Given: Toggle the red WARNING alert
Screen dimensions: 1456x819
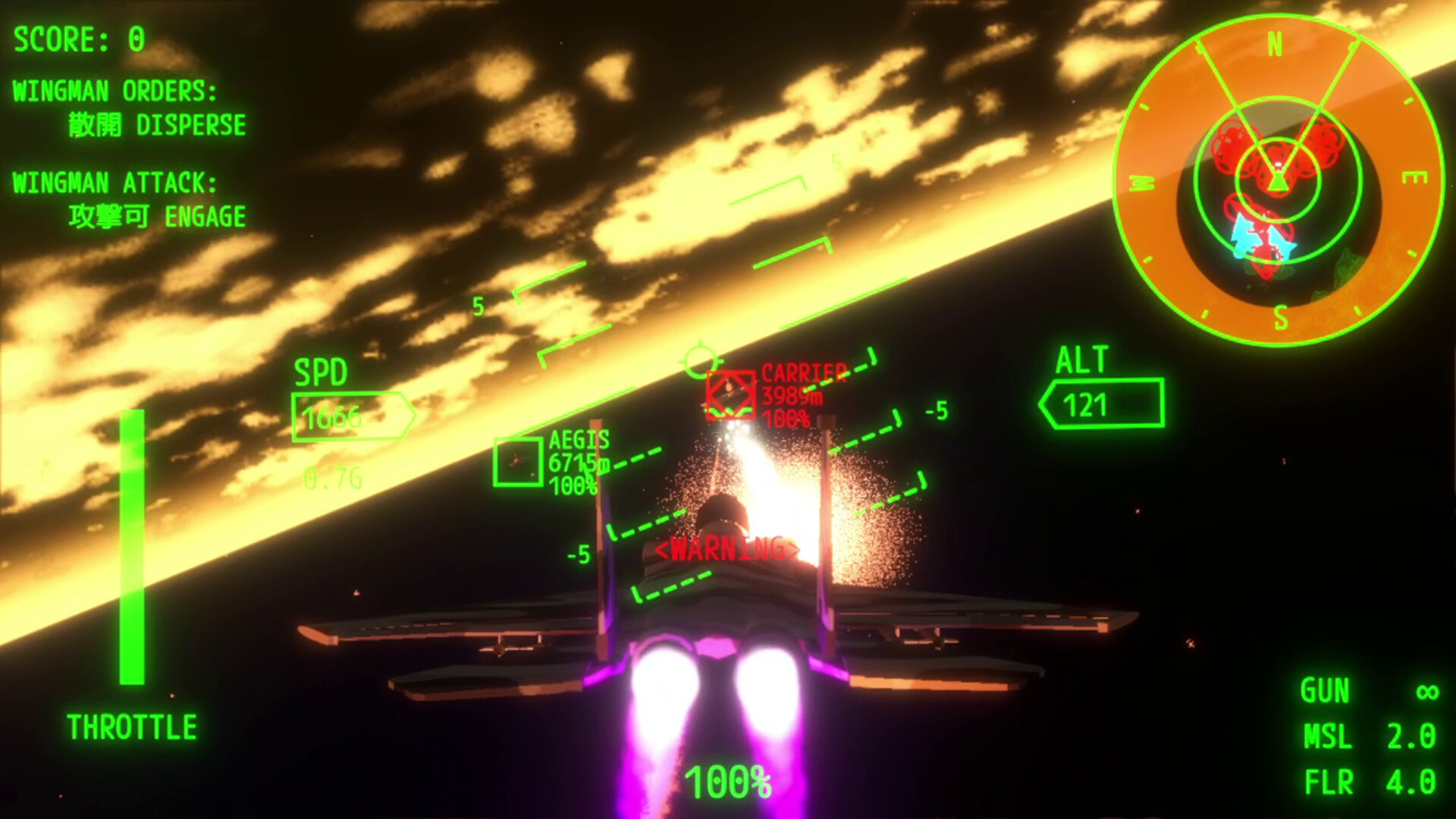Looking at the screenshot, I should coord(726,548).
